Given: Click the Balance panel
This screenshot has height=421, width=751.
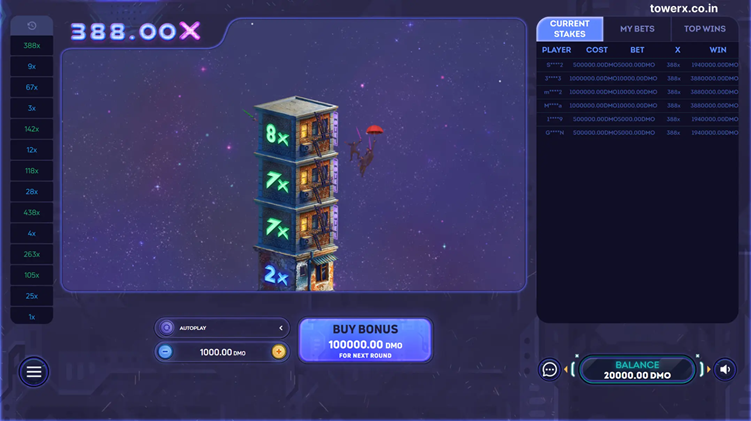Looking at the screenshot, I should tap(637, 370).
